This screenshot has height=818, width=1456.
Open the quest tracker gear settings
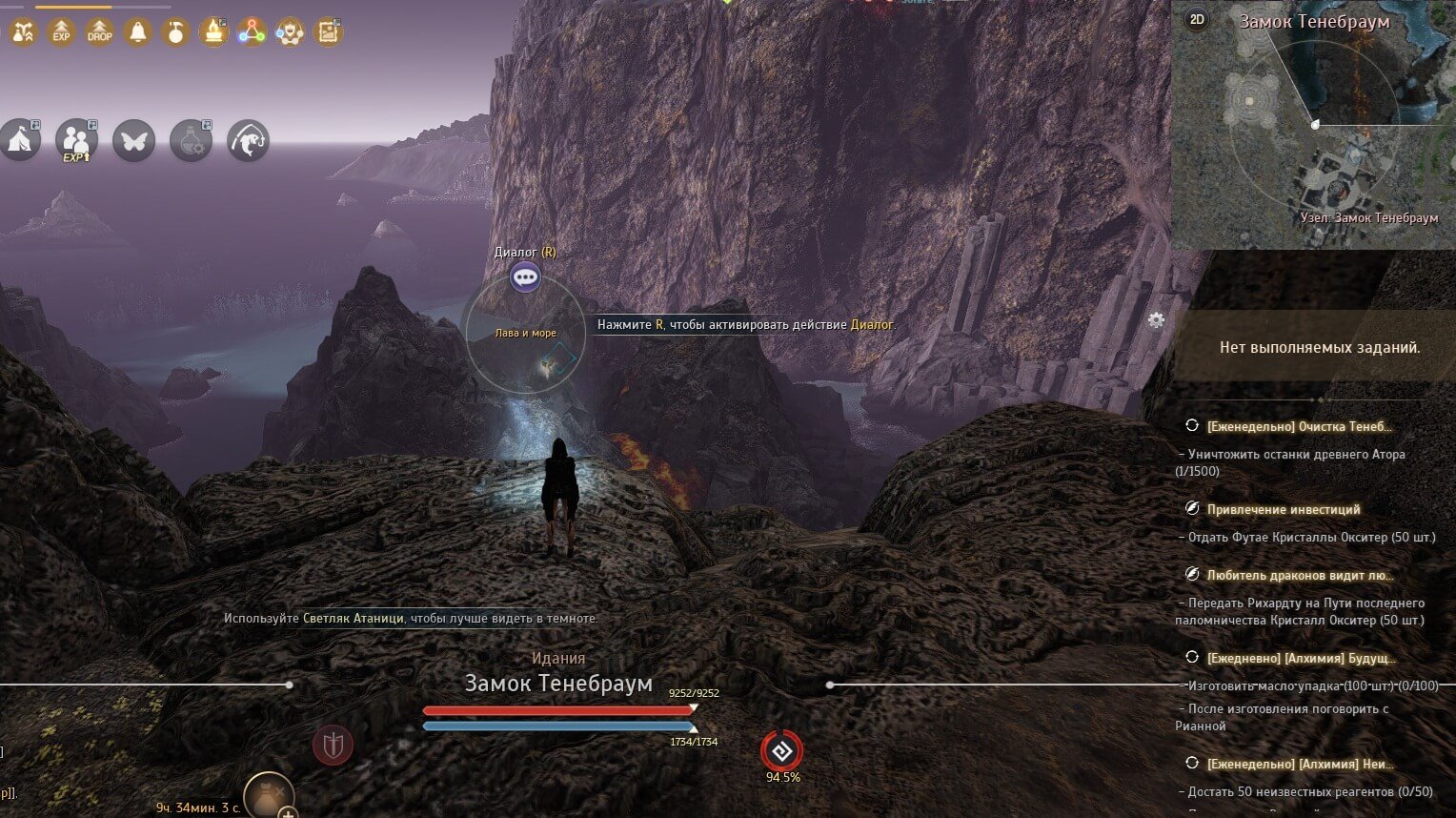tap(1156, 319)
